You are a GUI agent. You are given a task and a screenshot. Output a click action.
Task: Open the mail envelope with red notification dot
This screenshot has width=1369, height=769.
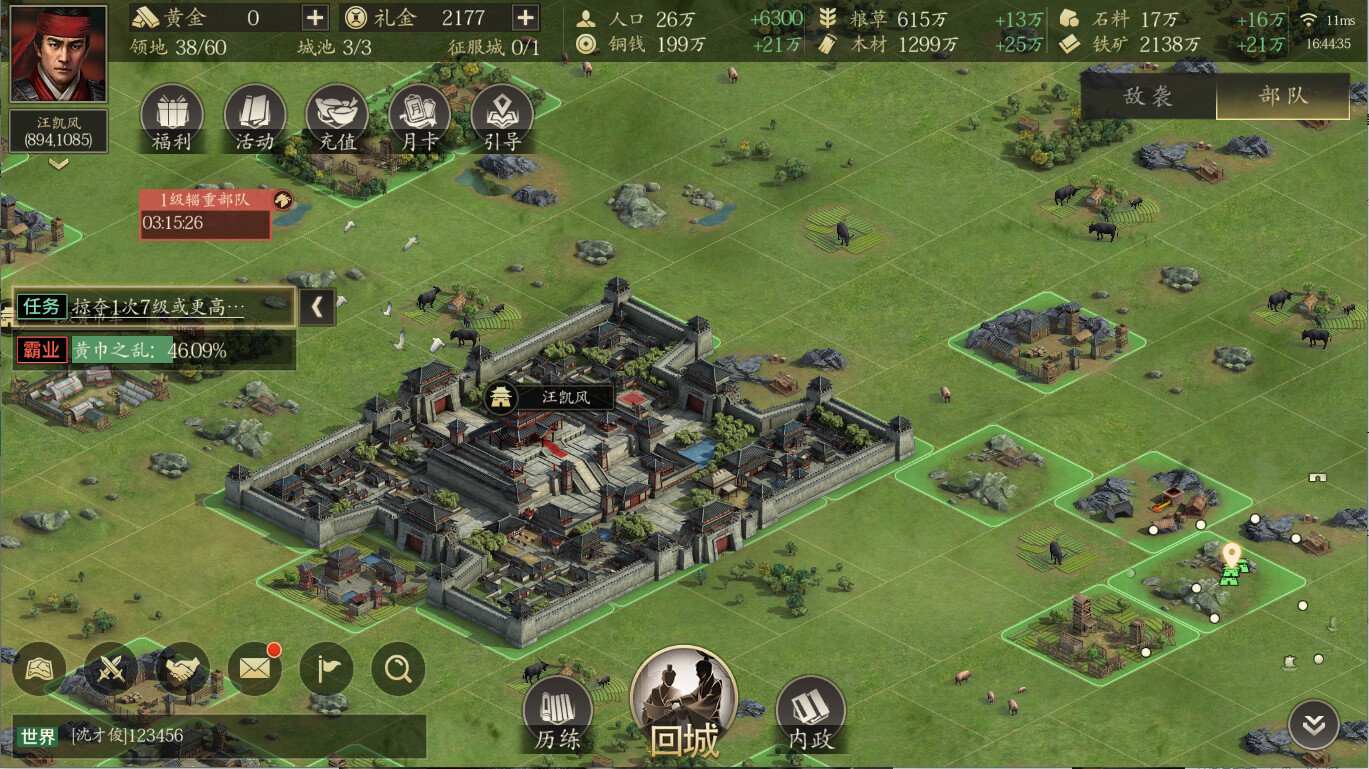[254, 669]
